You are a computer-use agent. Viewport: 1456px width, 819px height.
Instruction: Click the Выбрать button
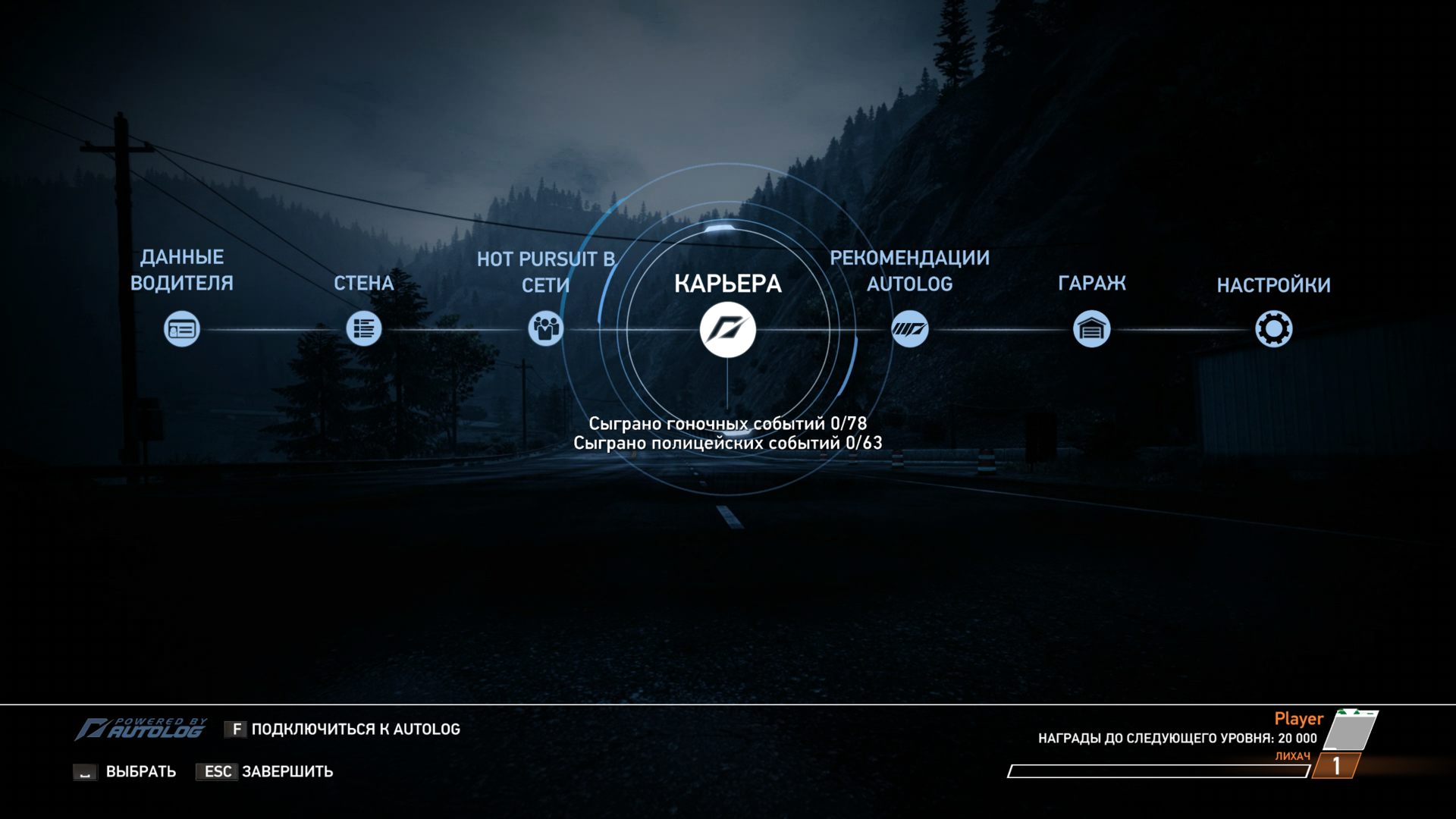pyautogui.click(x=140, y=771)
